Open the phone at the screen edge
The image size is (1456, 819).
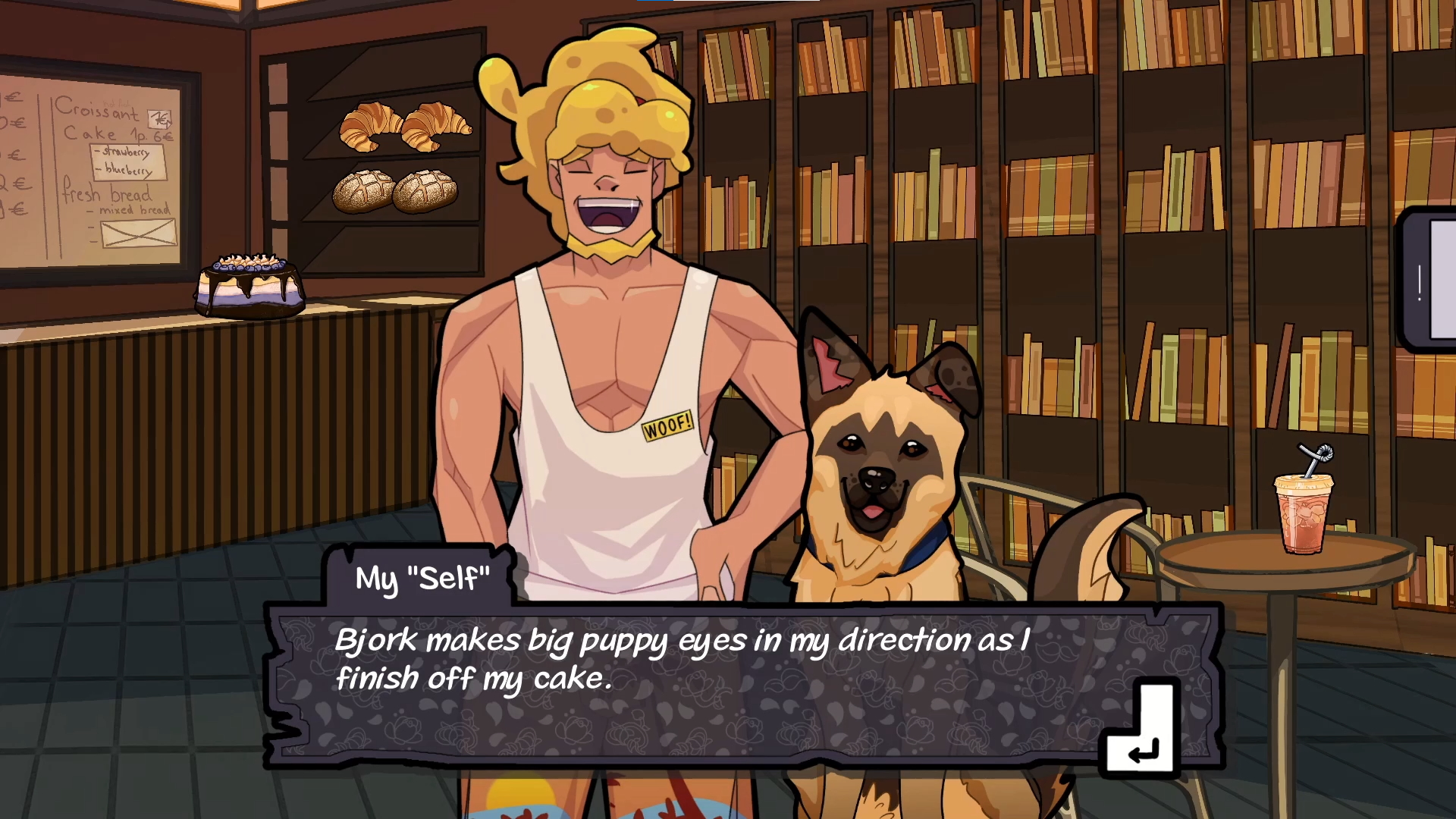[1429, 281]
